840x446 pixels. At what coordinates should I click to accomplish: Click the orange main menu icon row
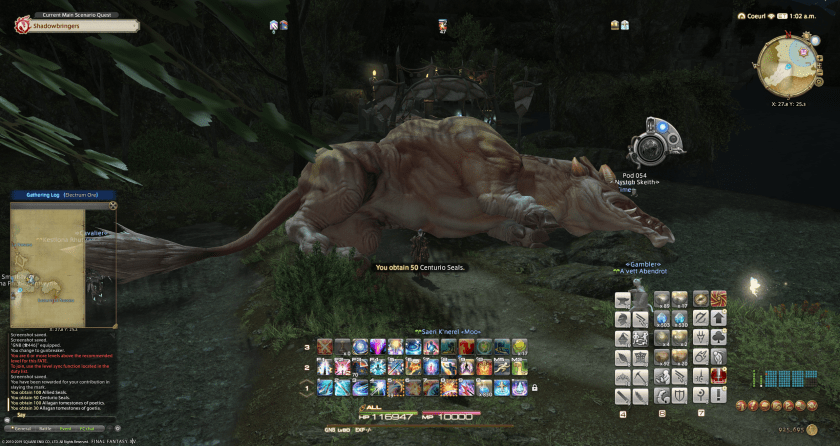[x=772, y=405]
